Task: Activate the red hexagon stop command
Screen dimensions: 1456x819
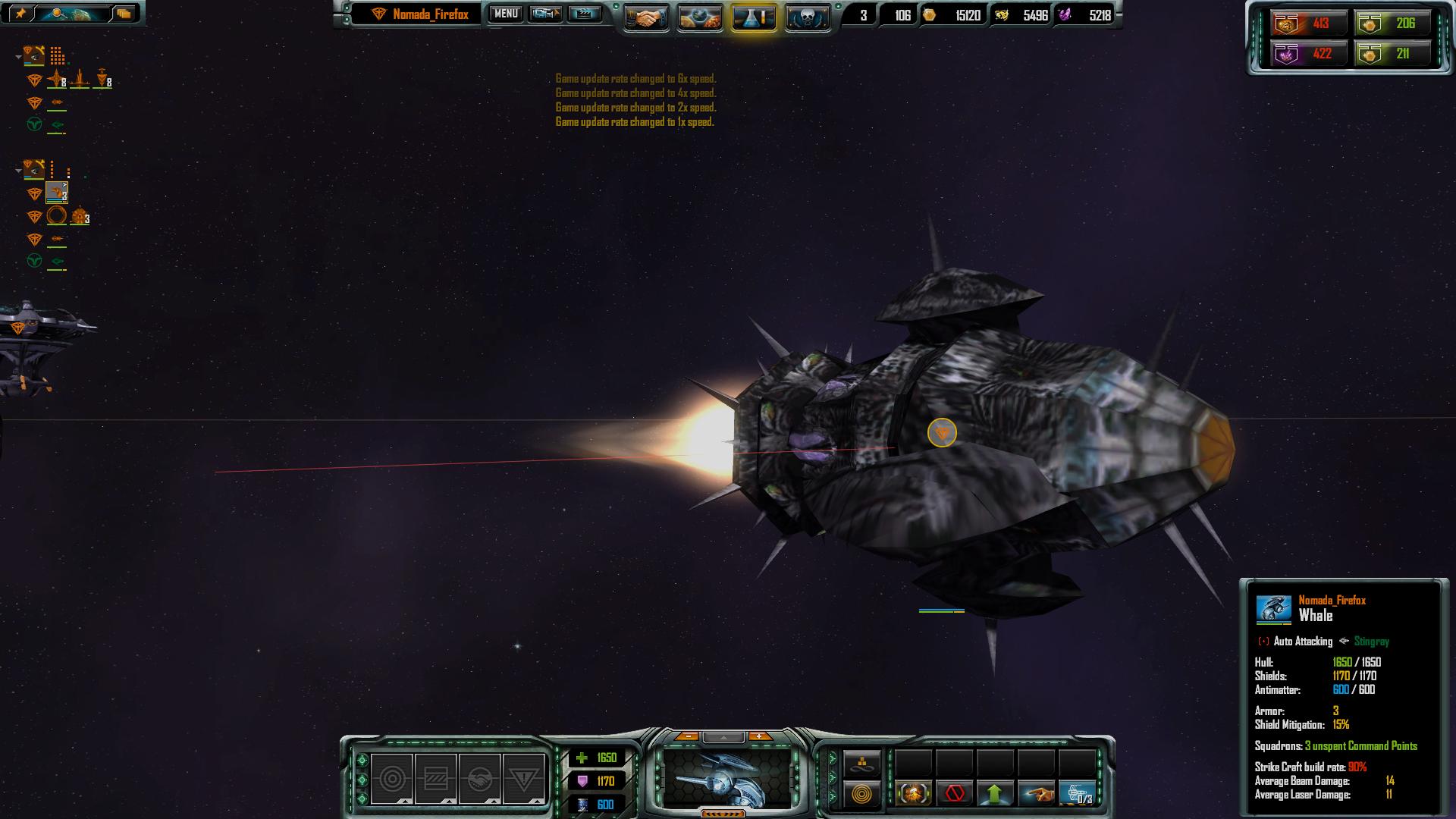Action: point(955,794)
